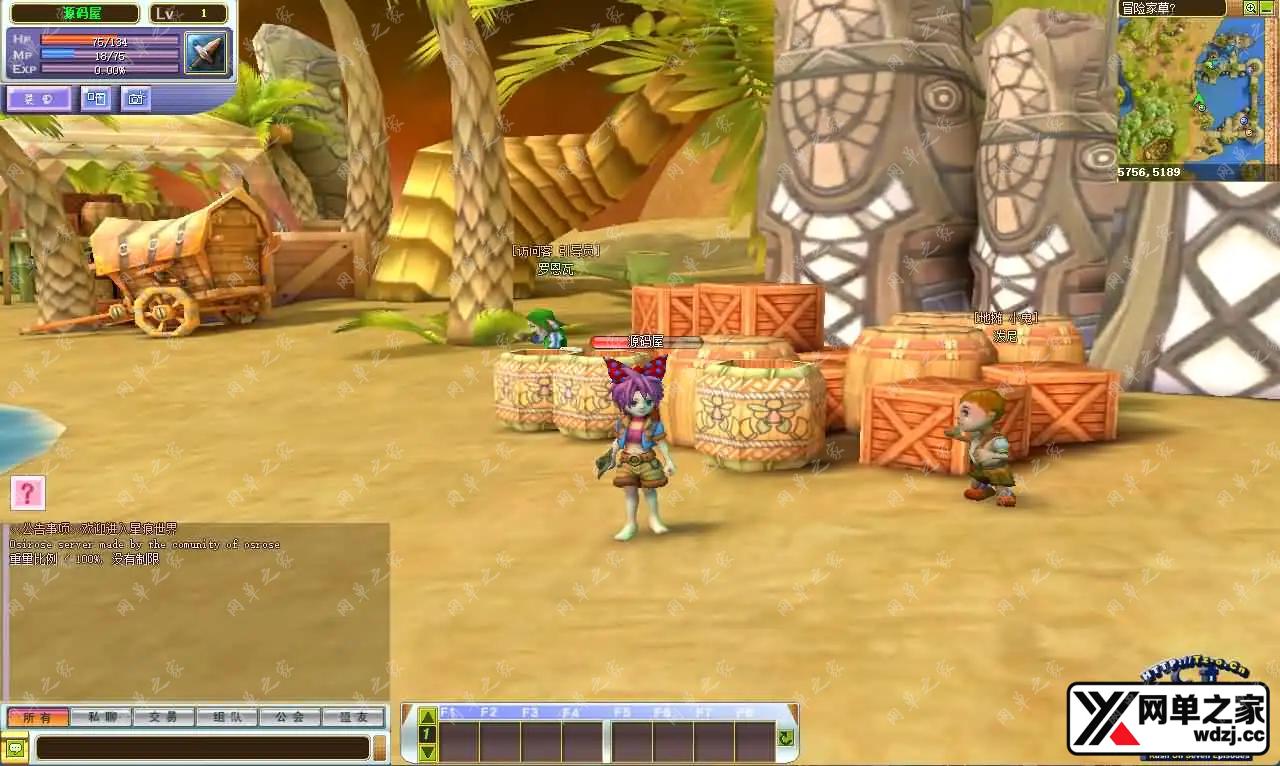Image resolution: width=1280 pixels, height=766 pixels.
Task: Go to next hotbar page with down arrow
Action: 427,752
